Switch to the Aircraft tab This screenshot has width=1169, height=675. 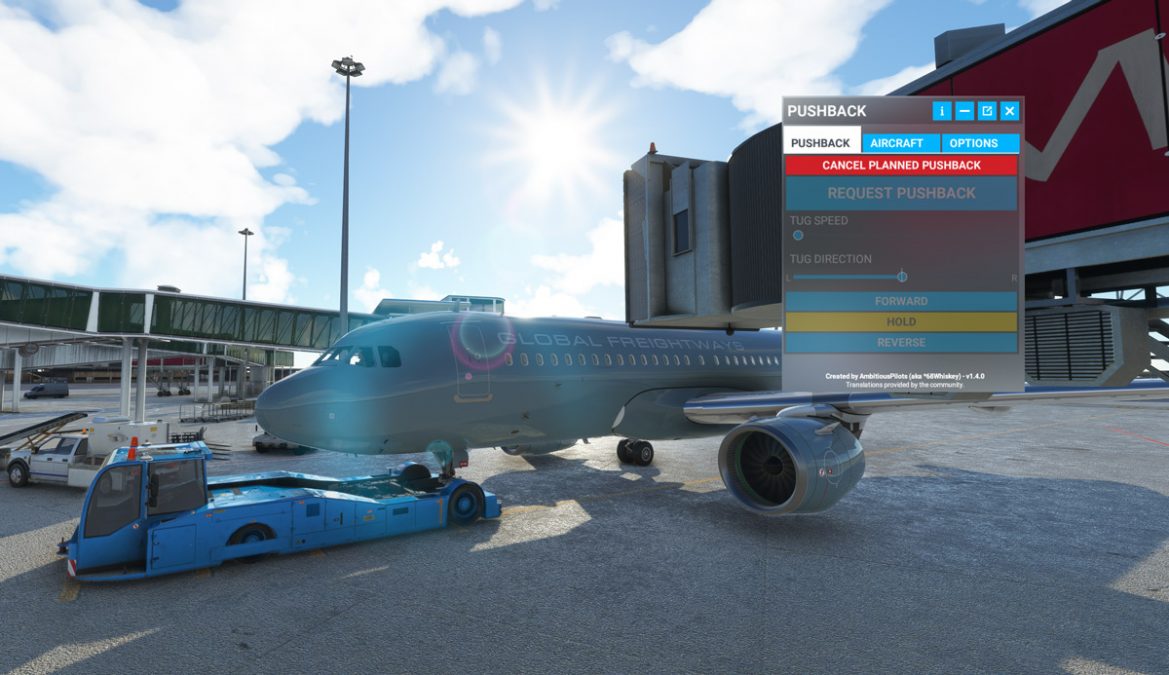(897, 143)
